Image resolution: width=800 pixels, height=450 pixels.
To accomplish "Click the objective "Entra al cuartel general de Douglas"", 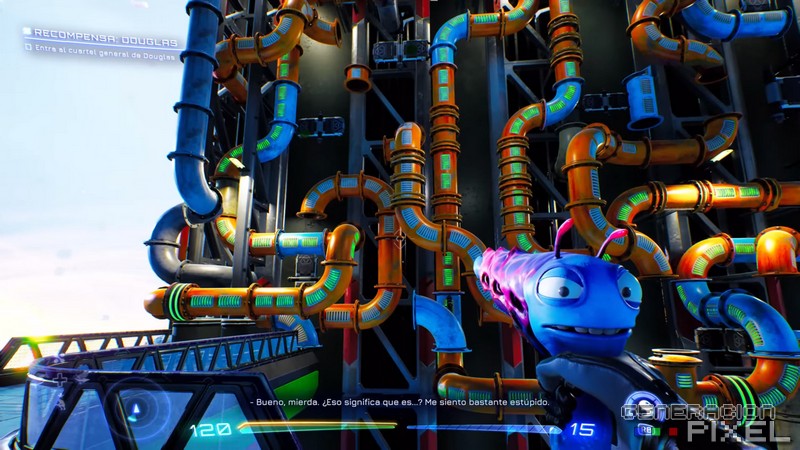I will 104,56.
